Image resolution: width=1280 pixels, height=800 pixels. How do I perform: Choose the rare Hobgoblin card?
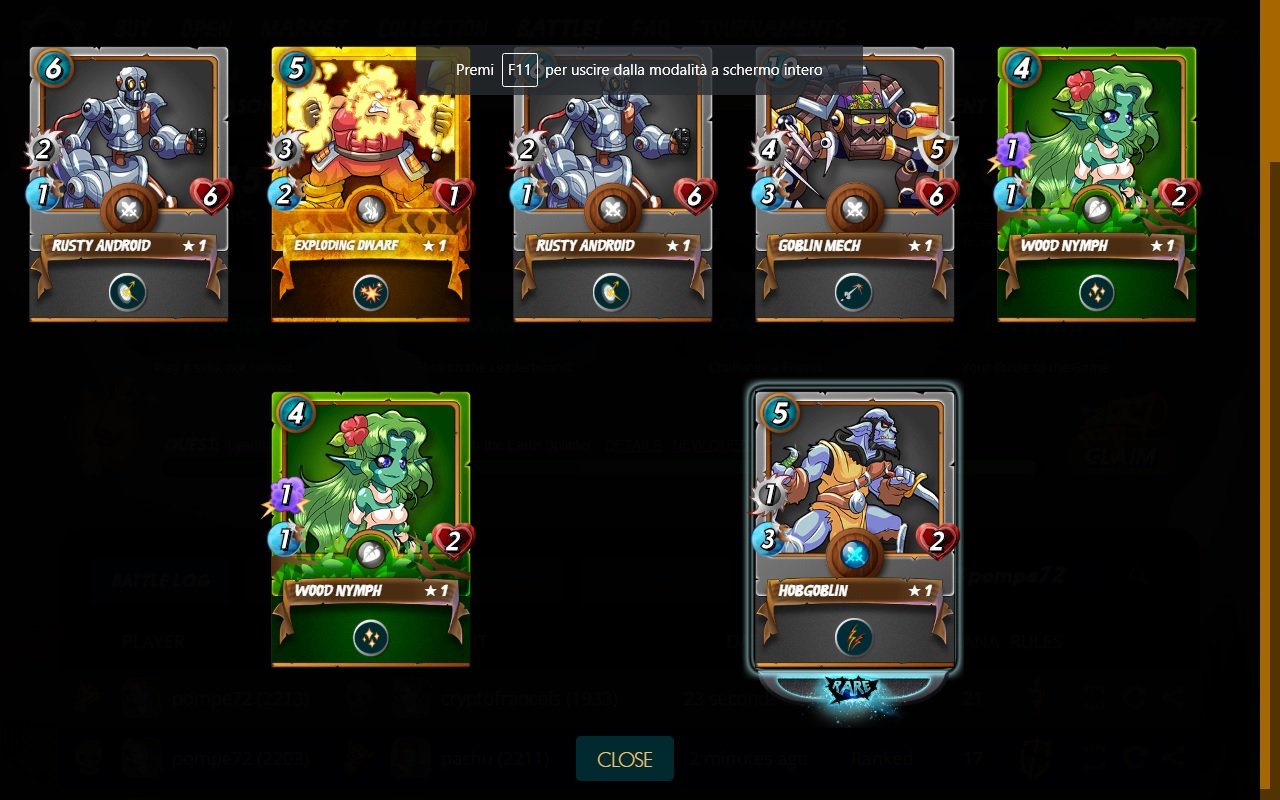click(x=854, y=500)
